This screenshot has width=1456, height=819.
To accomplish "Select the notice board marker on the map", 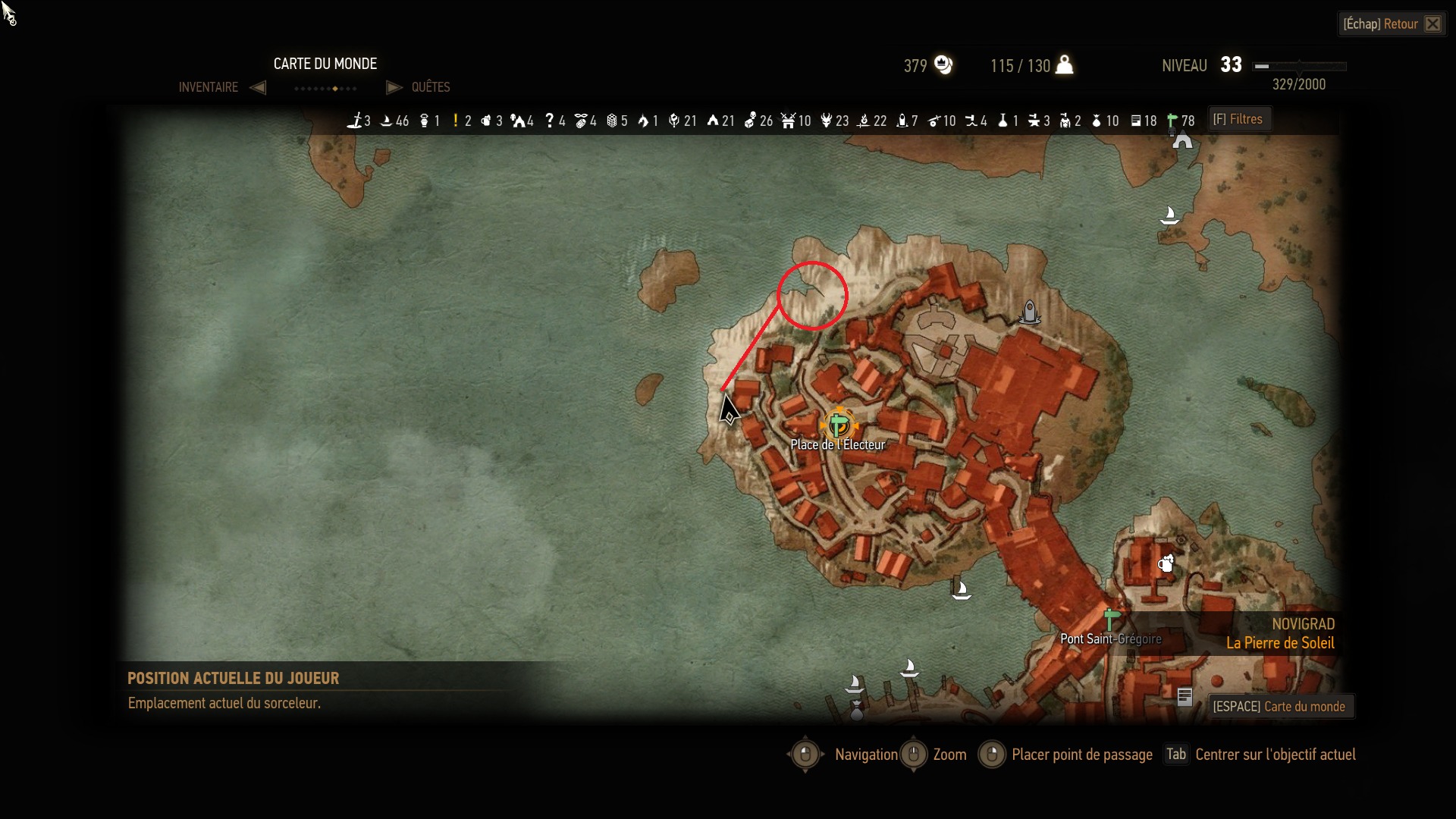I will (x=1185, y=696).
